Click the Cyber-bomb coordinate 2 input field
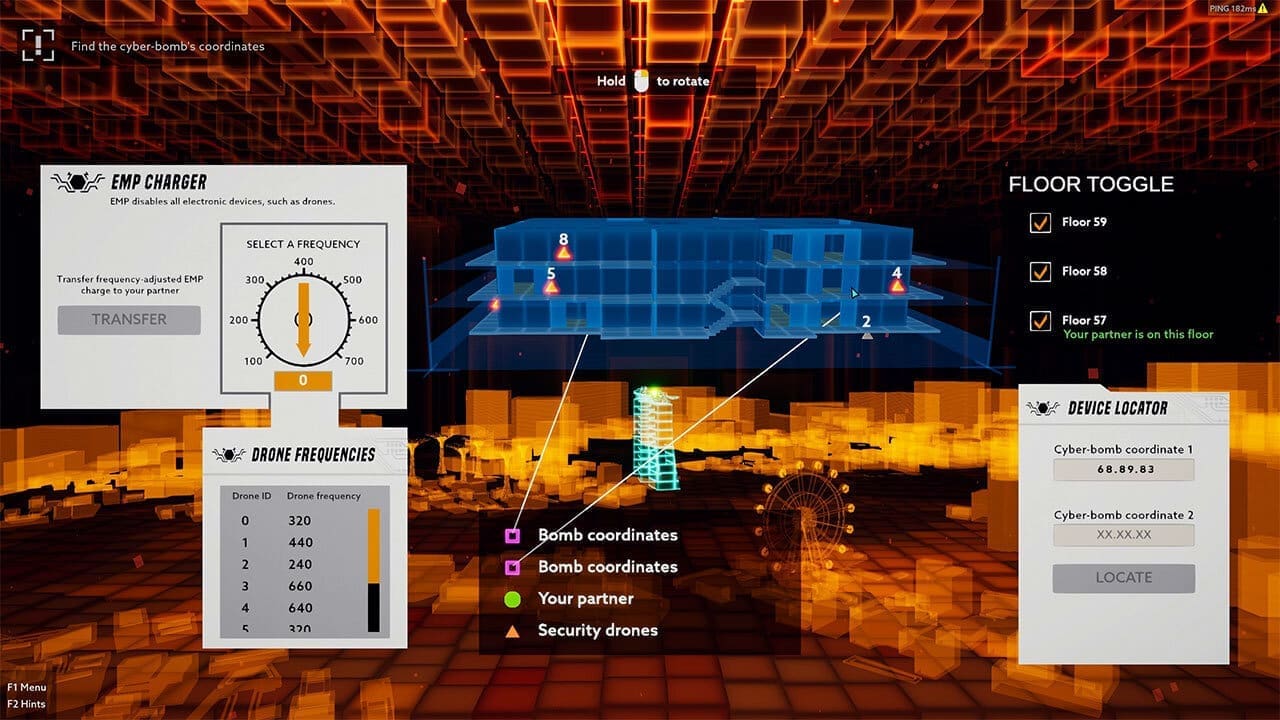Viewport: 1280px width, 720px height. (x=1122, y=534)
